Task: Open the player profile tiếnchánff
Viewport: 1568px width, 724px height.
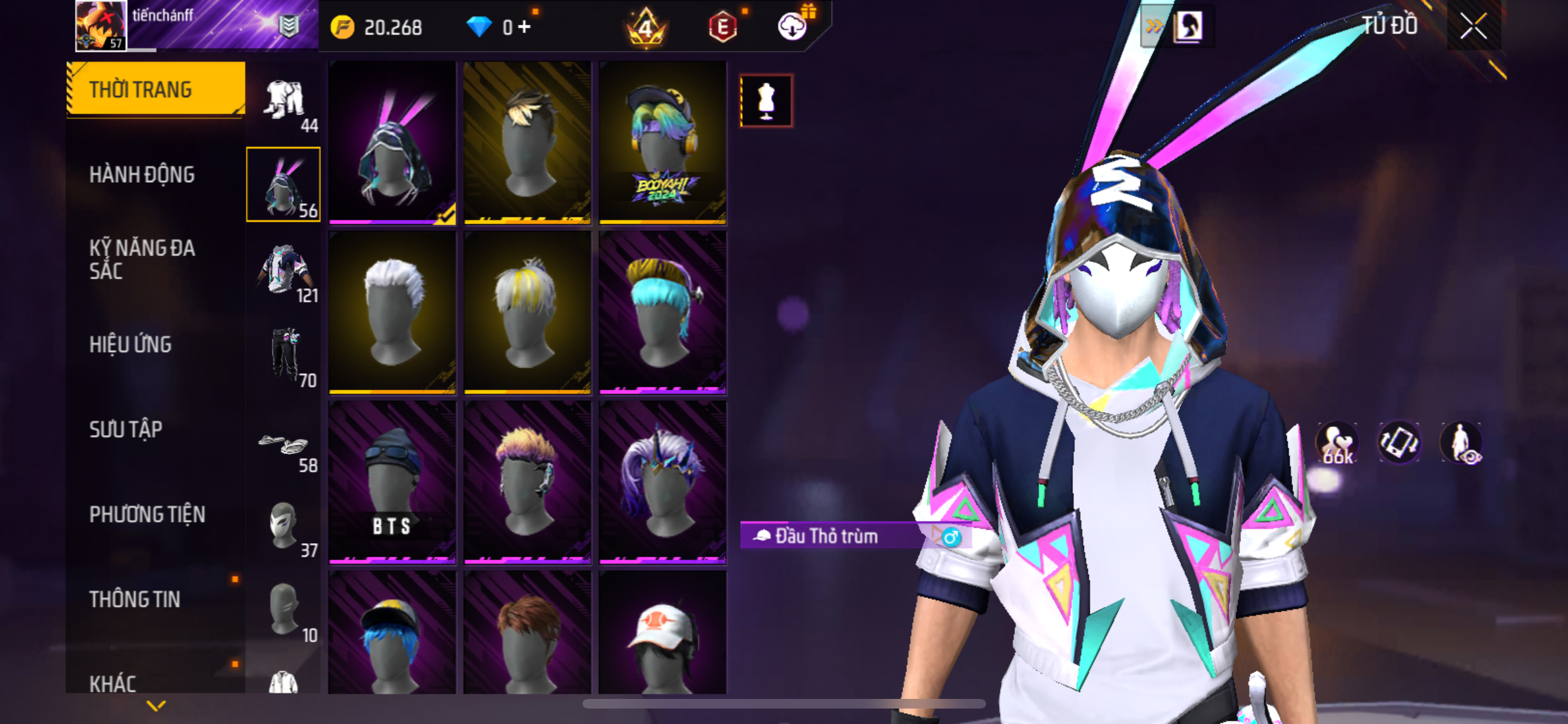Action: click(x=101, y=26)
